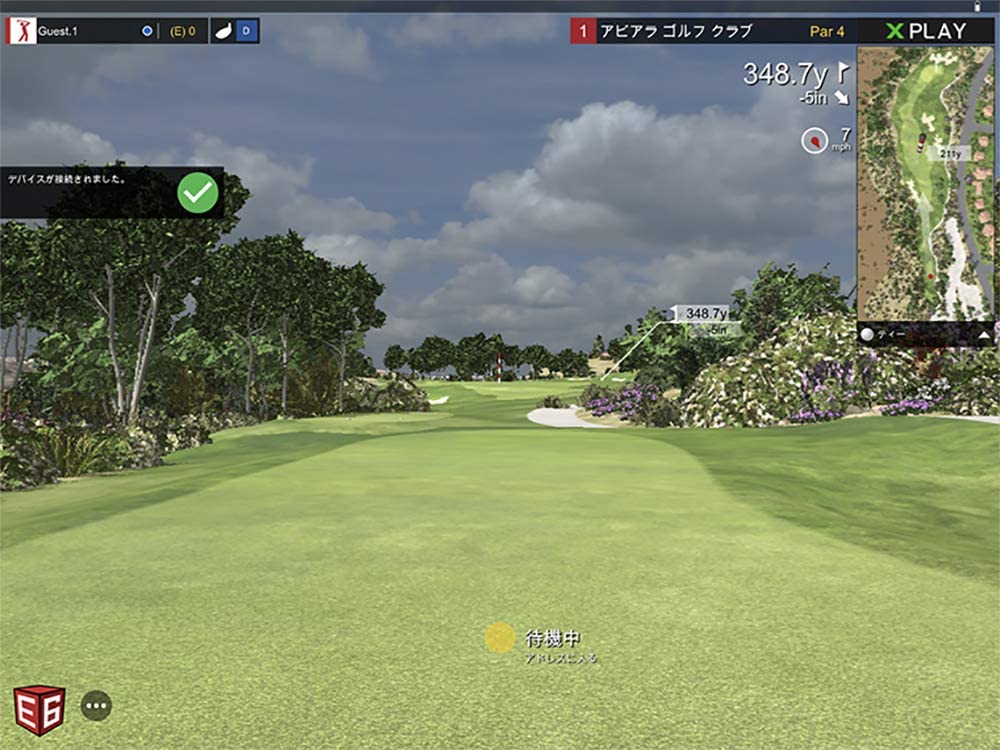Select the 348.7y distance-to-pin flag readout
Image resolution: width=1000 pixels, height=750 pixels.
(796, 74)
